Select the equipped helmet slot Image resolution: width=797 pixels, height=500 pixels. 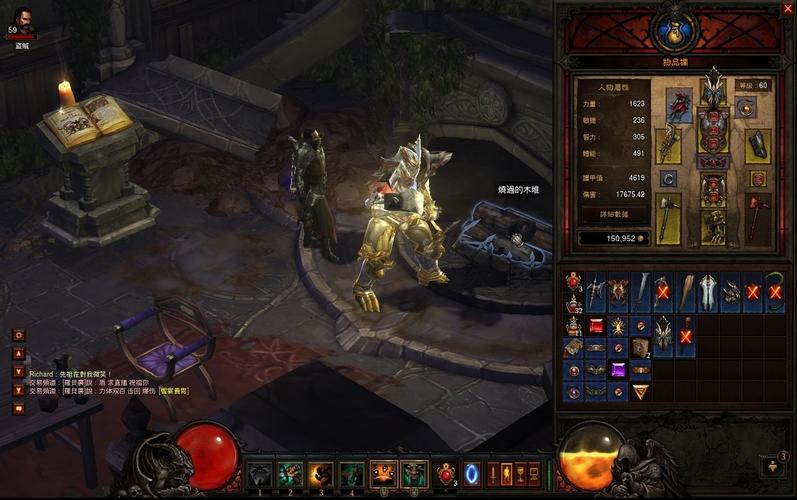(x=713, y=91)
